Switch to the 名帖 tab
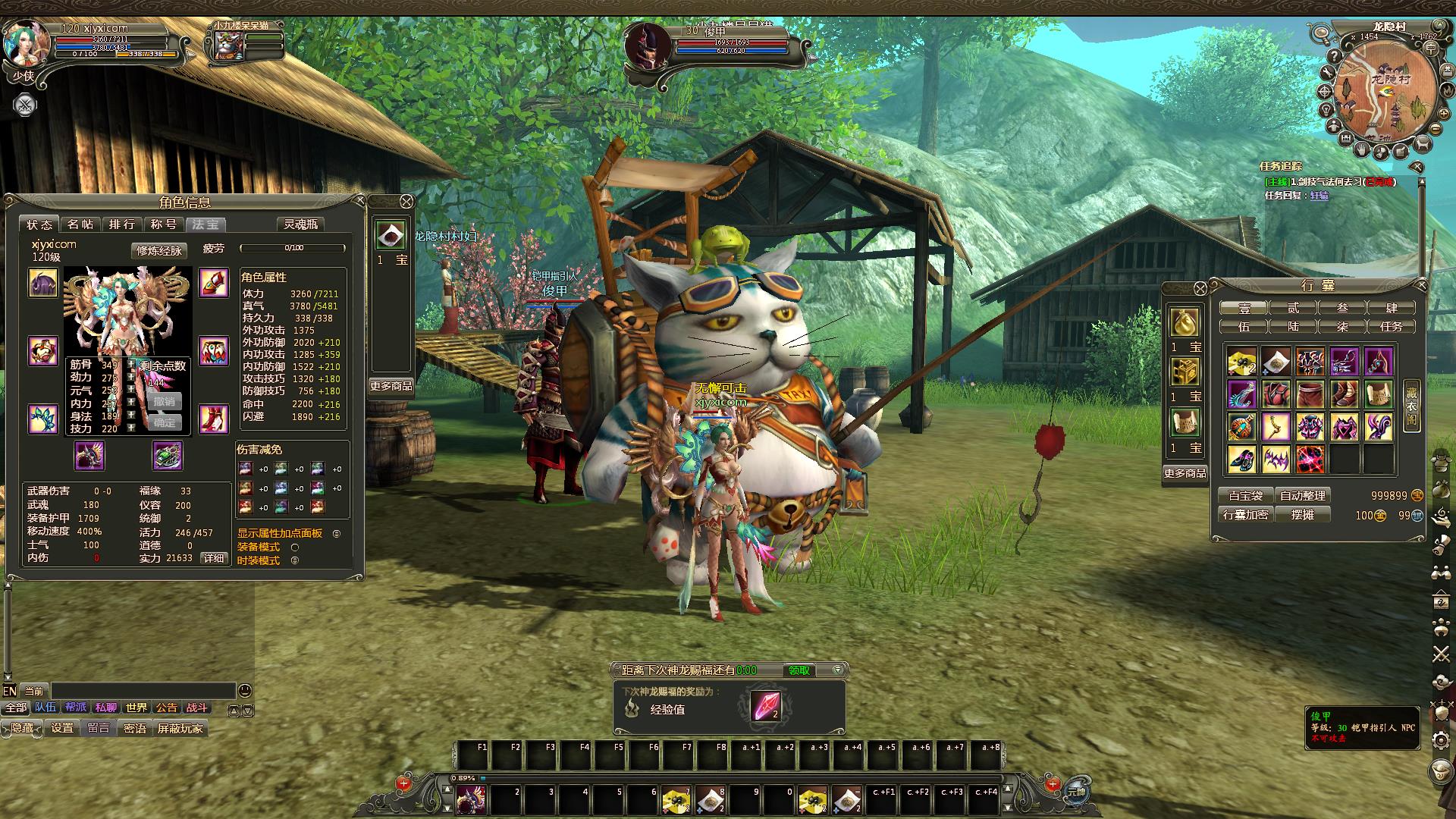The image size is (1456, 819). (x=80, y=224)
